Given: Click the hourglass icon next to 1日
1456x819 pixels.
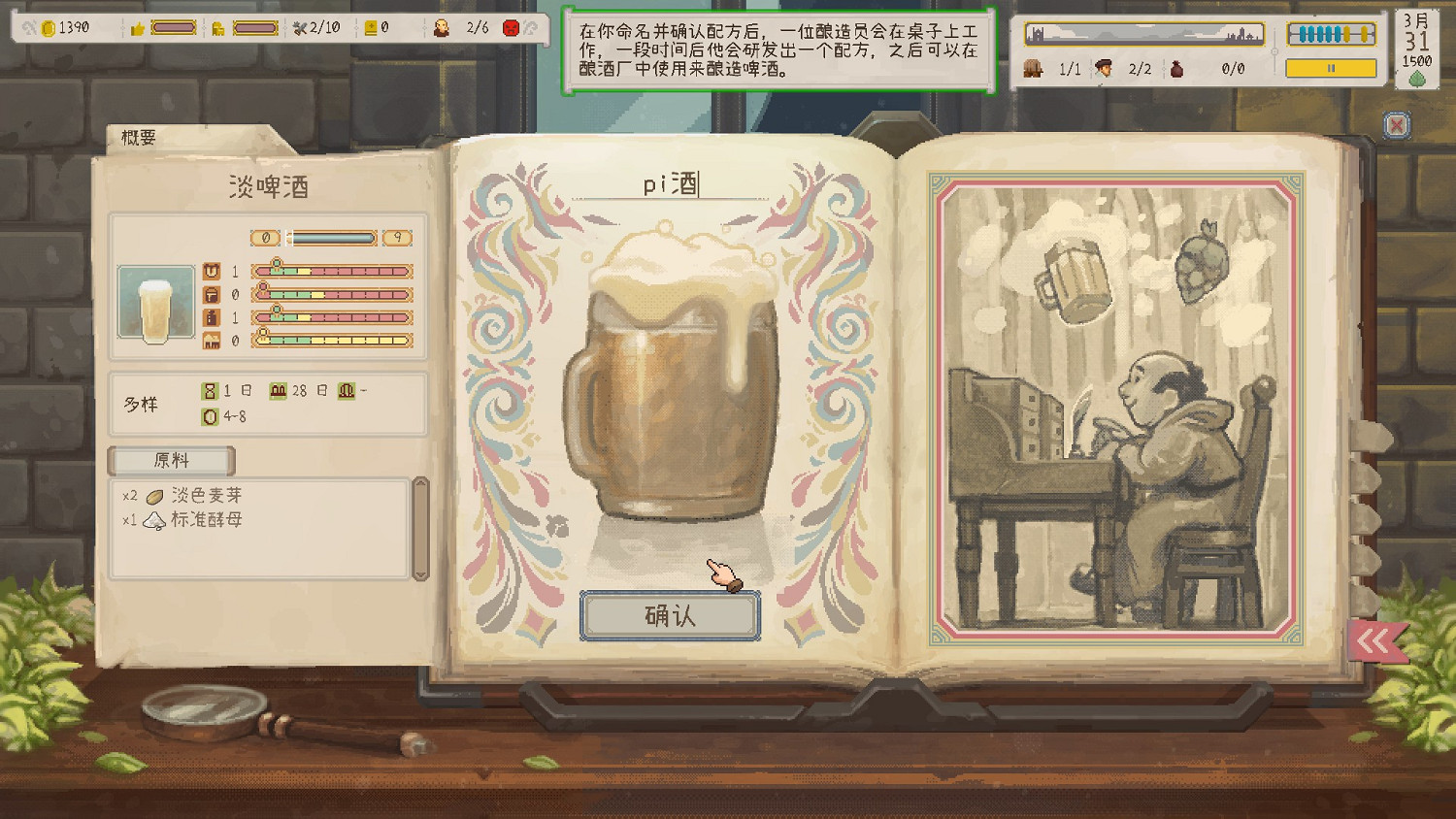Looking at the screenshot, I should click(212, 390).
